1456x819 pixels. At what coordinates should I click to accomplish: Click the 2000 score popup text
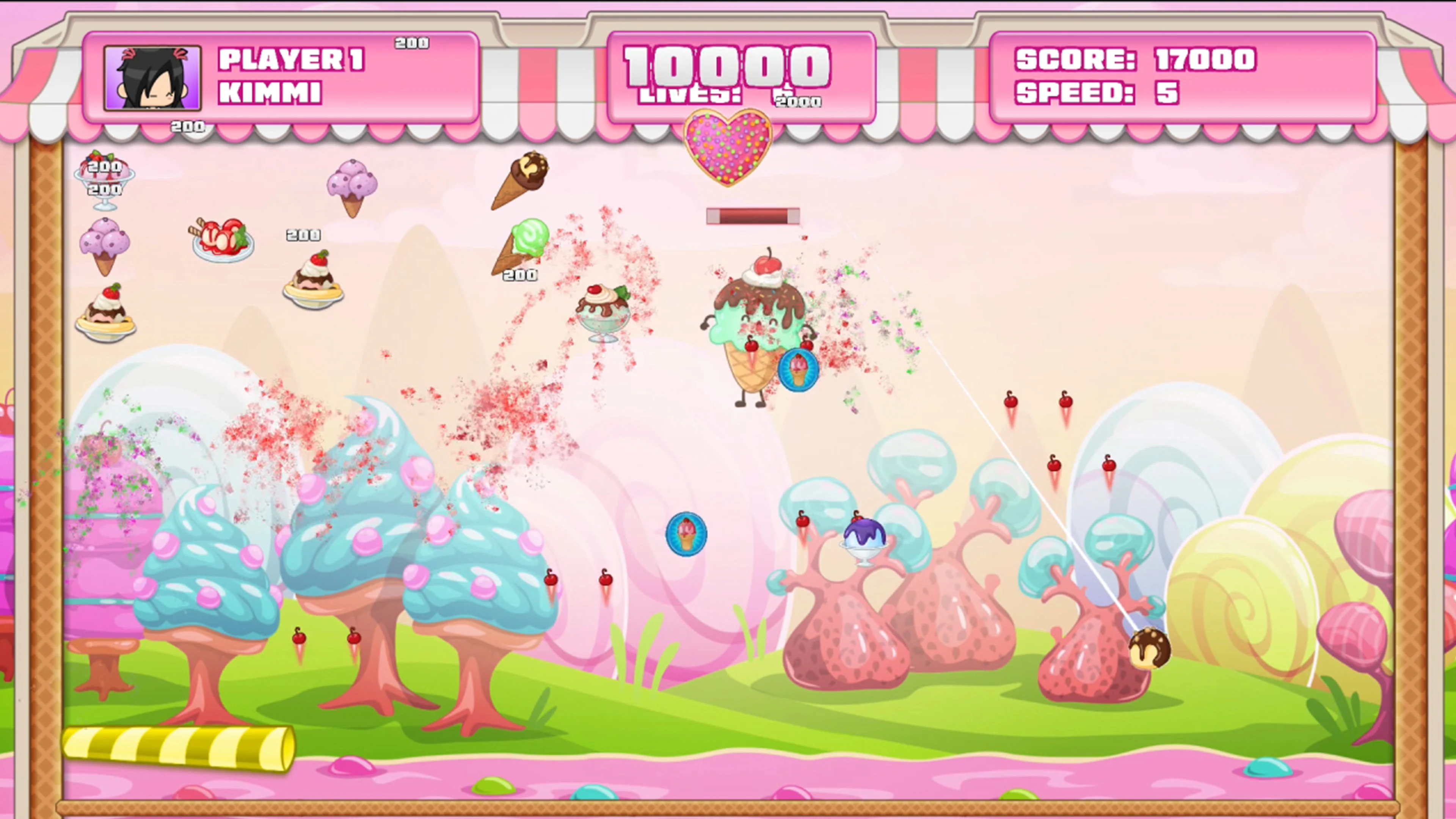(x=797, y=102)
